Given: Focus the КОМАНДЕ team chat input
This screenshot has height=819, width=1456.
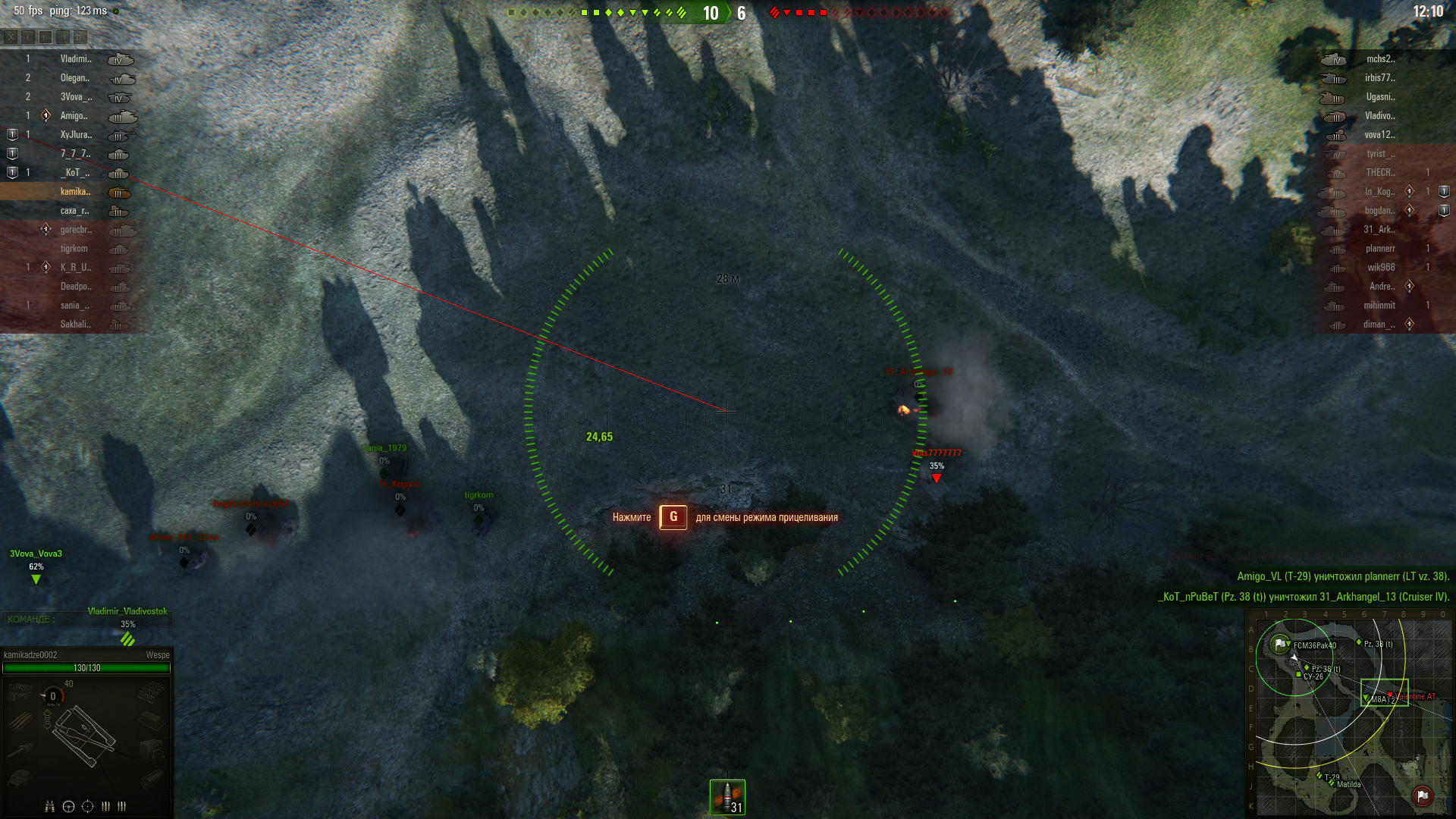Looking at the screenshot, I should tap(87, 620).
